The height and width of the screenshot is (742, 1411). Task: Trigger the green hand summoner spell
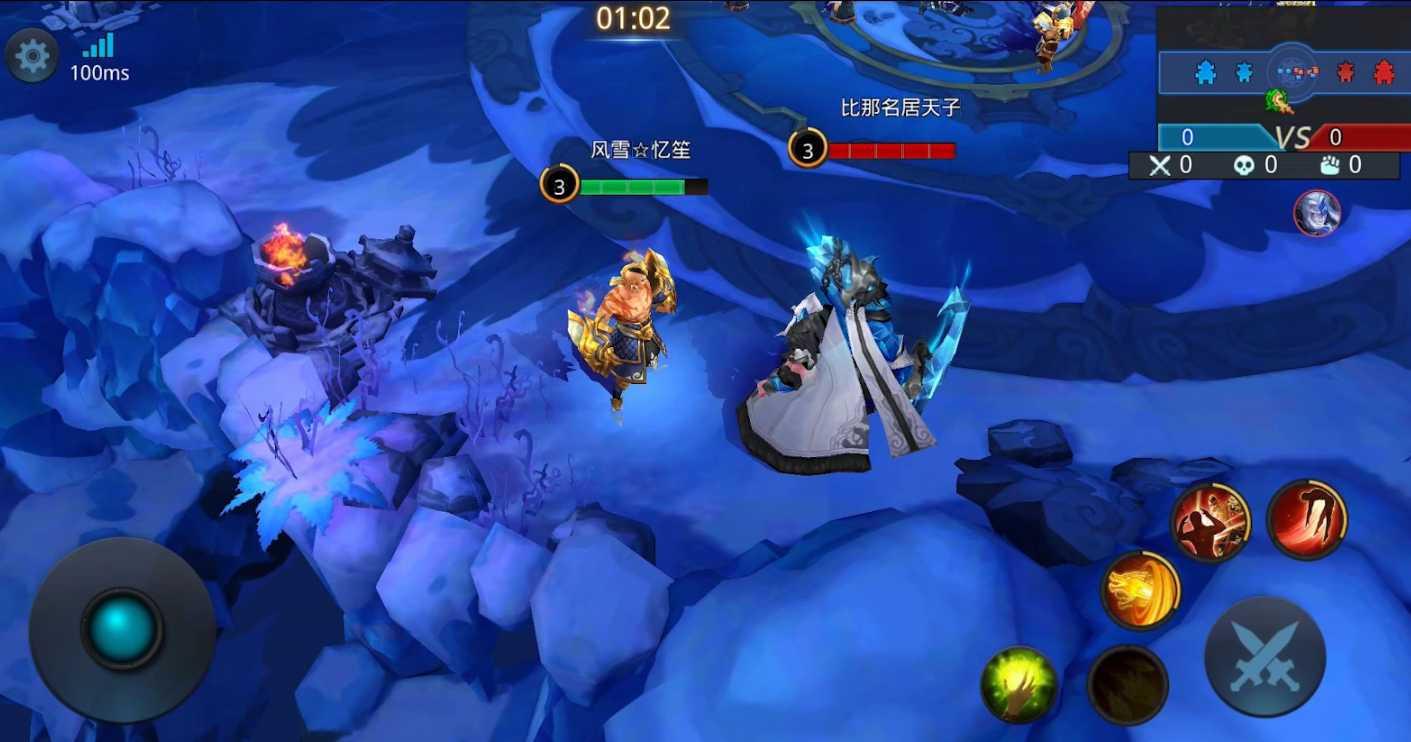pos(1019,685)
